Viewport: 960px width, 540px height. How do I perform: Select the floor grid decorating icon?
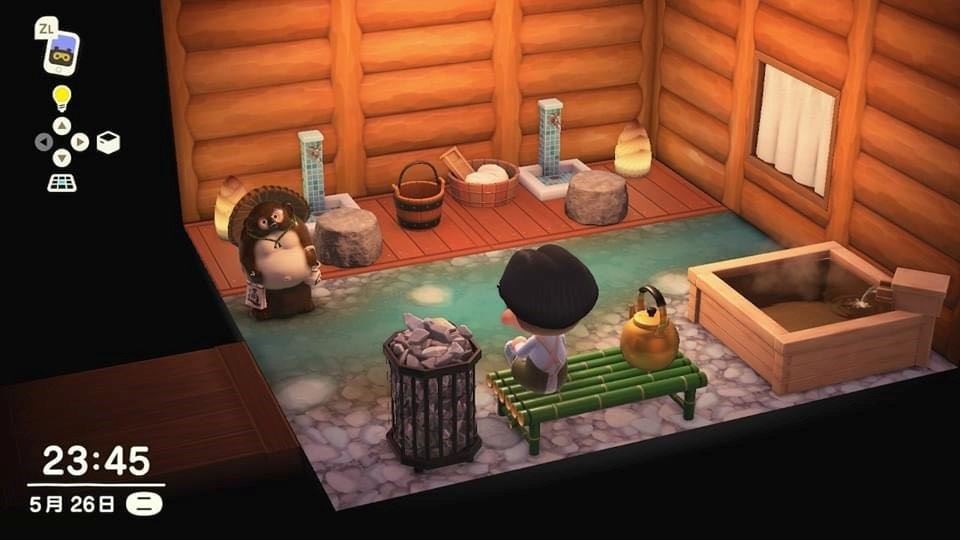(x=61, y=183)
